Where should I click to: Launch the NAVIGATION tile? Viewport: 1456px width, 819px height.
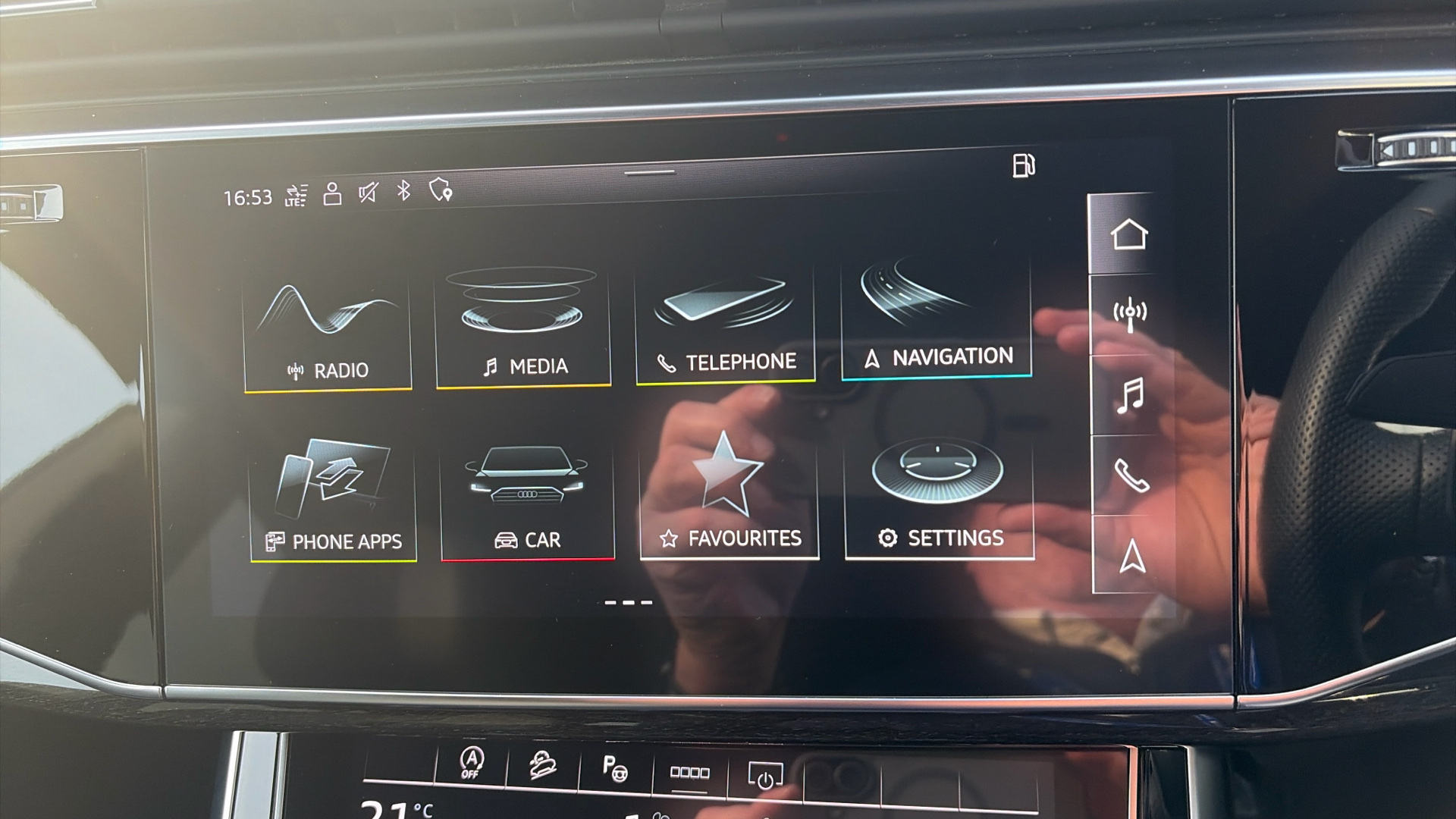pos(937,320)
